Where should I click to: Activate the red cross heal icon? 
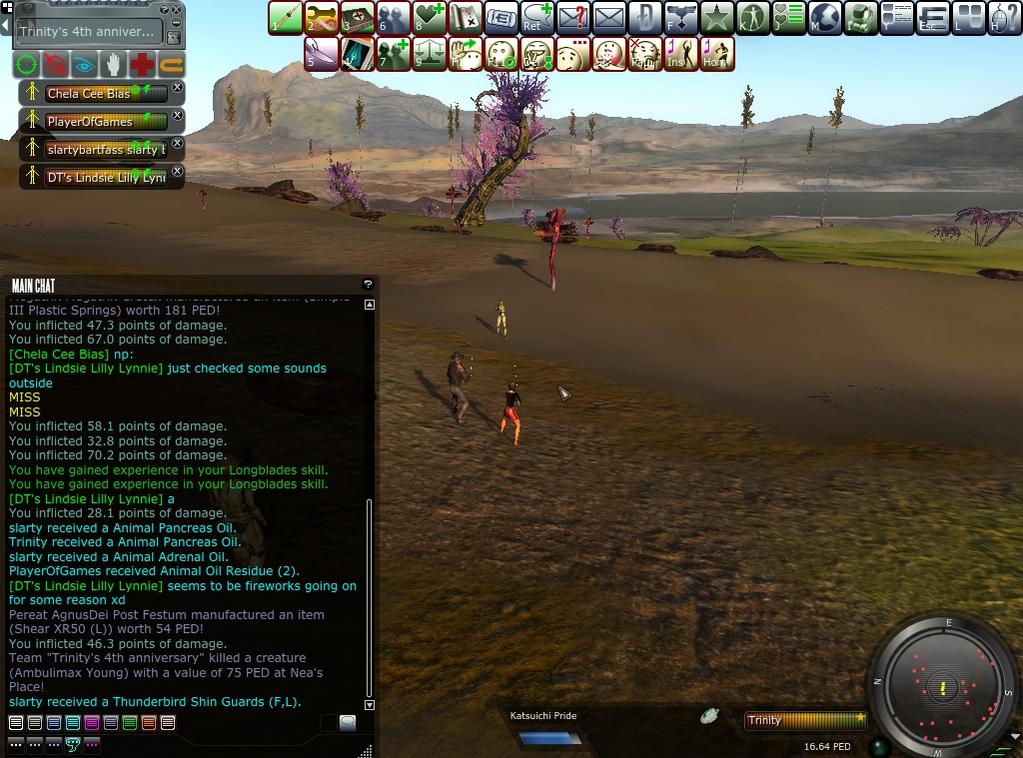click(143, 65)
